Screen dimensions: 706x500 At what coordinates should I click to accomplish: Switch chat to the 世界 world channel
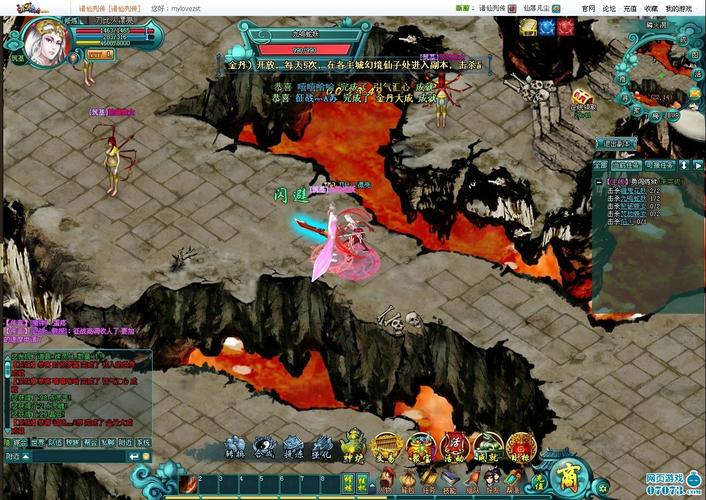36,441
